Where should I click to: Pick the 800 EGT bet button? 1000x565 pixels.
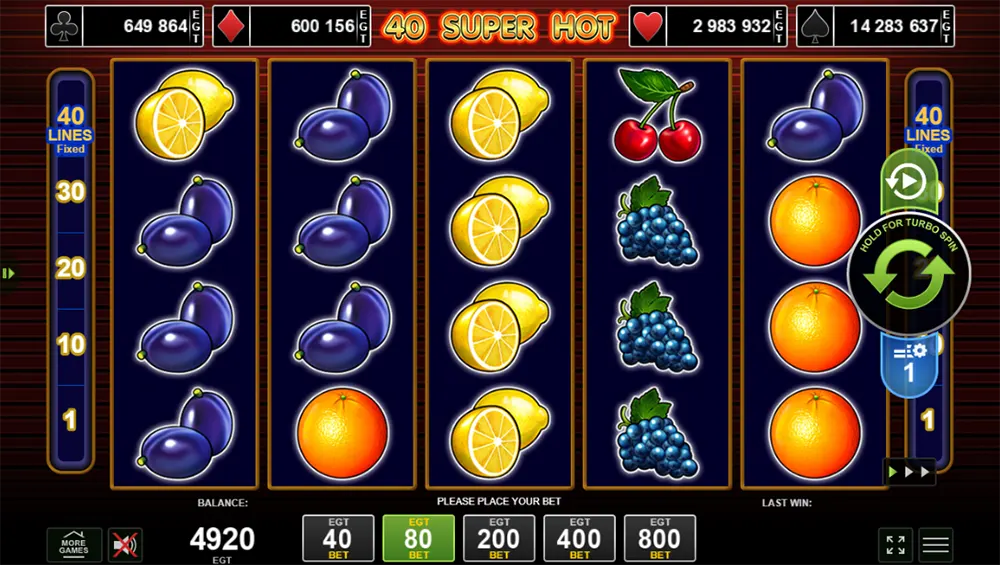pos(660,538)
